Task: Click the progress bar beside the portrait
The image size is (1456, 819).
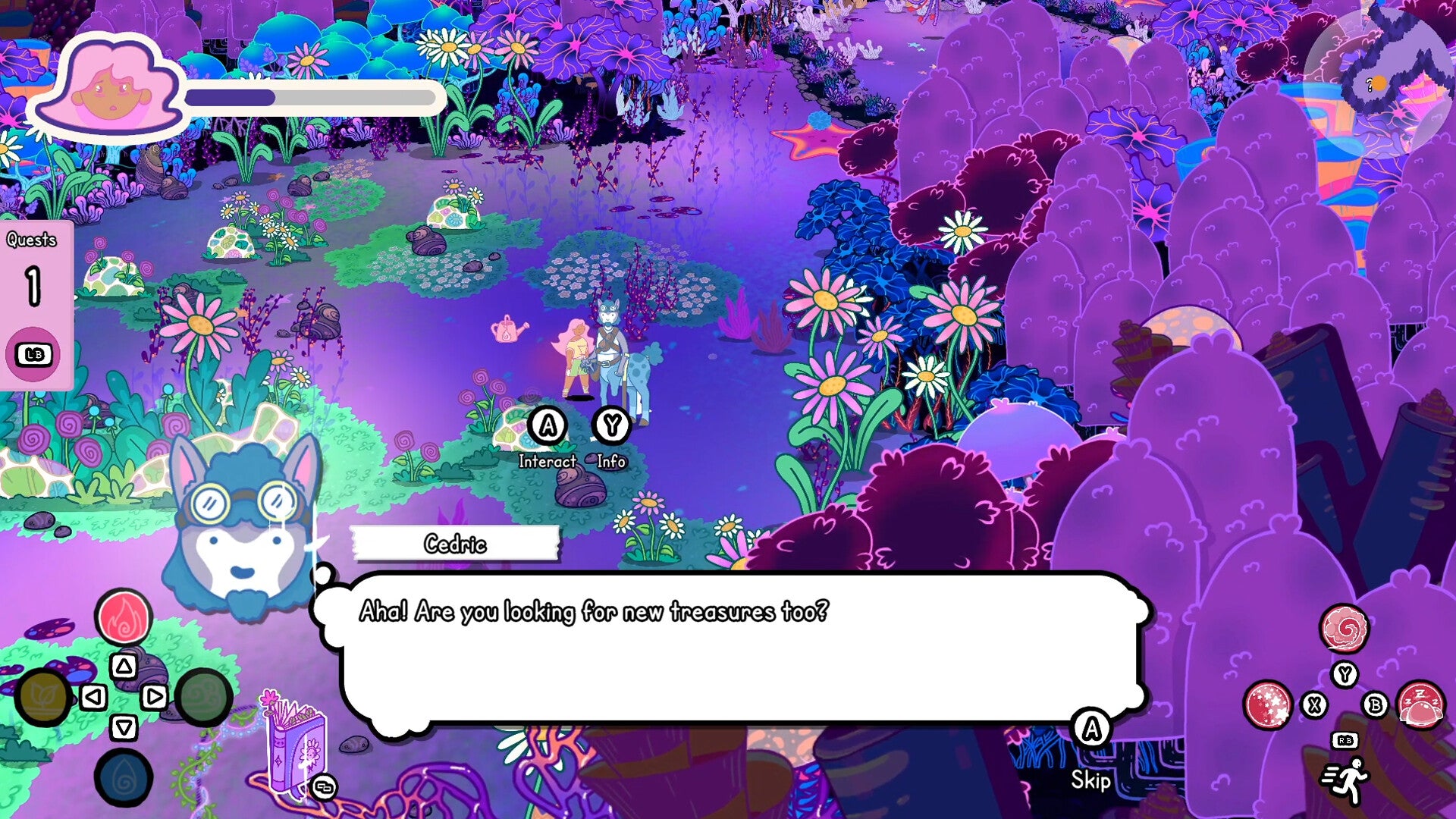Action: tap(311, 97)
